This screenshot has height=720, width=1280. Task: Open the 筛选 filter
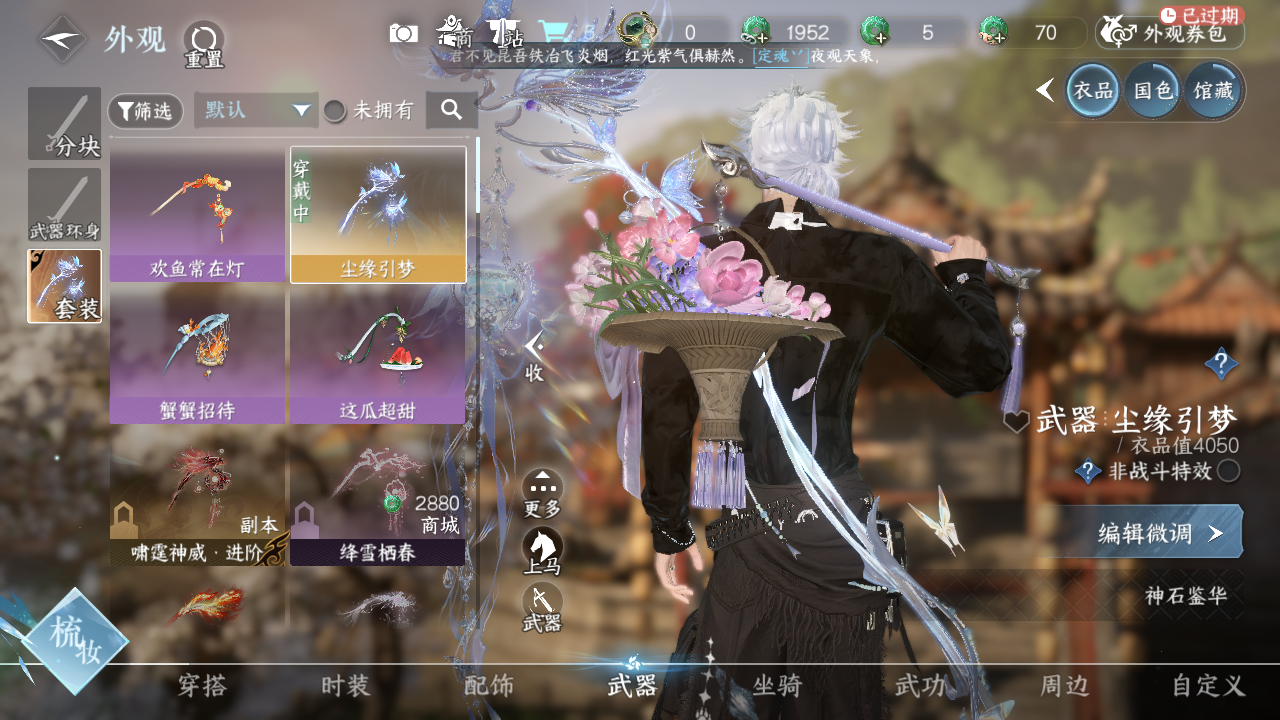click(145, 111)
